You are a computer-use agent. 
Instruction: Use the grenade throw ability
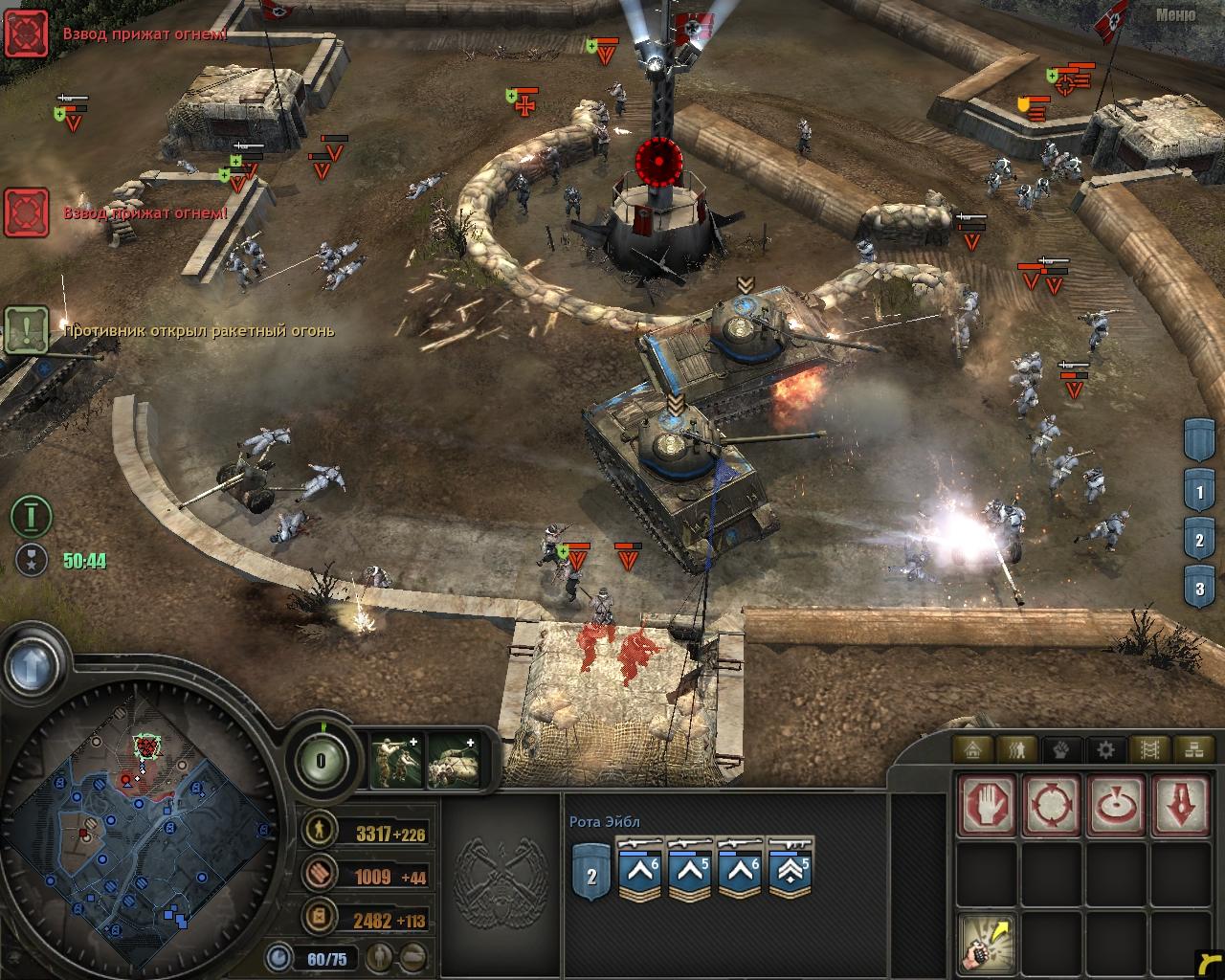[x=987, y=941]
